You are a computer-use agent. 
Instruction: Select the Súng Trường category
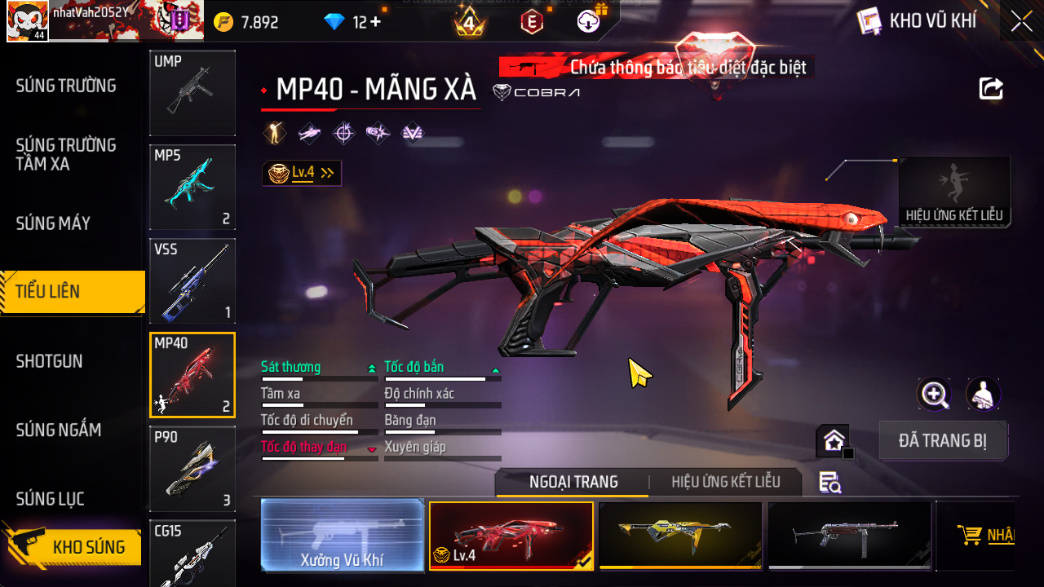tap(66, 86)
